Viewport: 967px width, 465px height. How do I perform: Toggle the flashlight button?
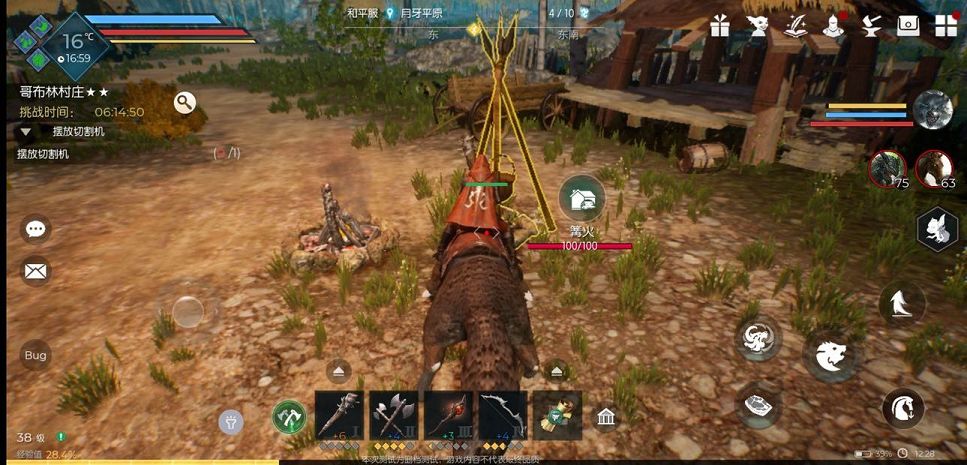coord(231,421)
